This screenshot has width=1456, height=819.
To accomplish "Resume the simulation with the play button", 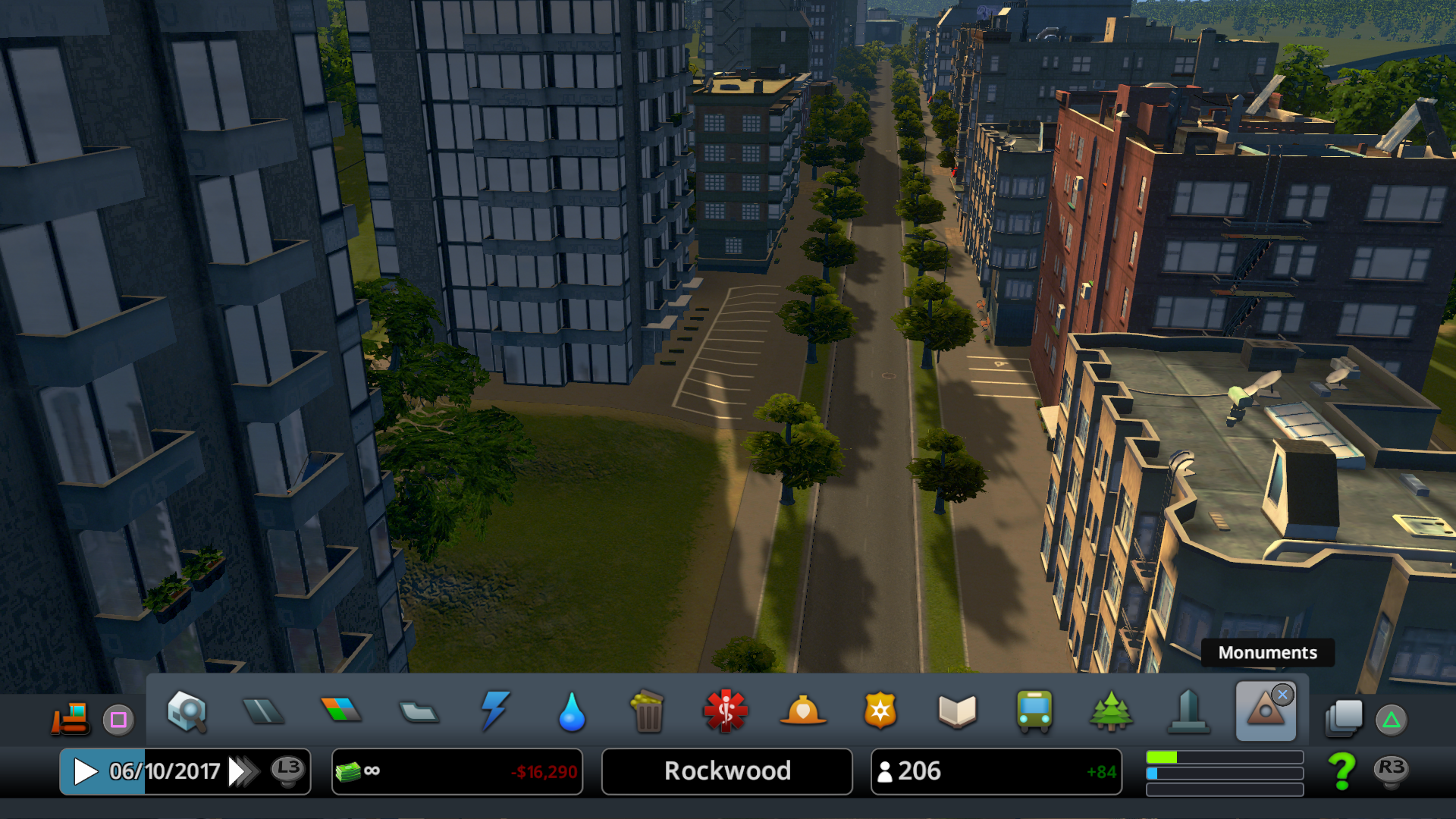I will tap(85, 772).
